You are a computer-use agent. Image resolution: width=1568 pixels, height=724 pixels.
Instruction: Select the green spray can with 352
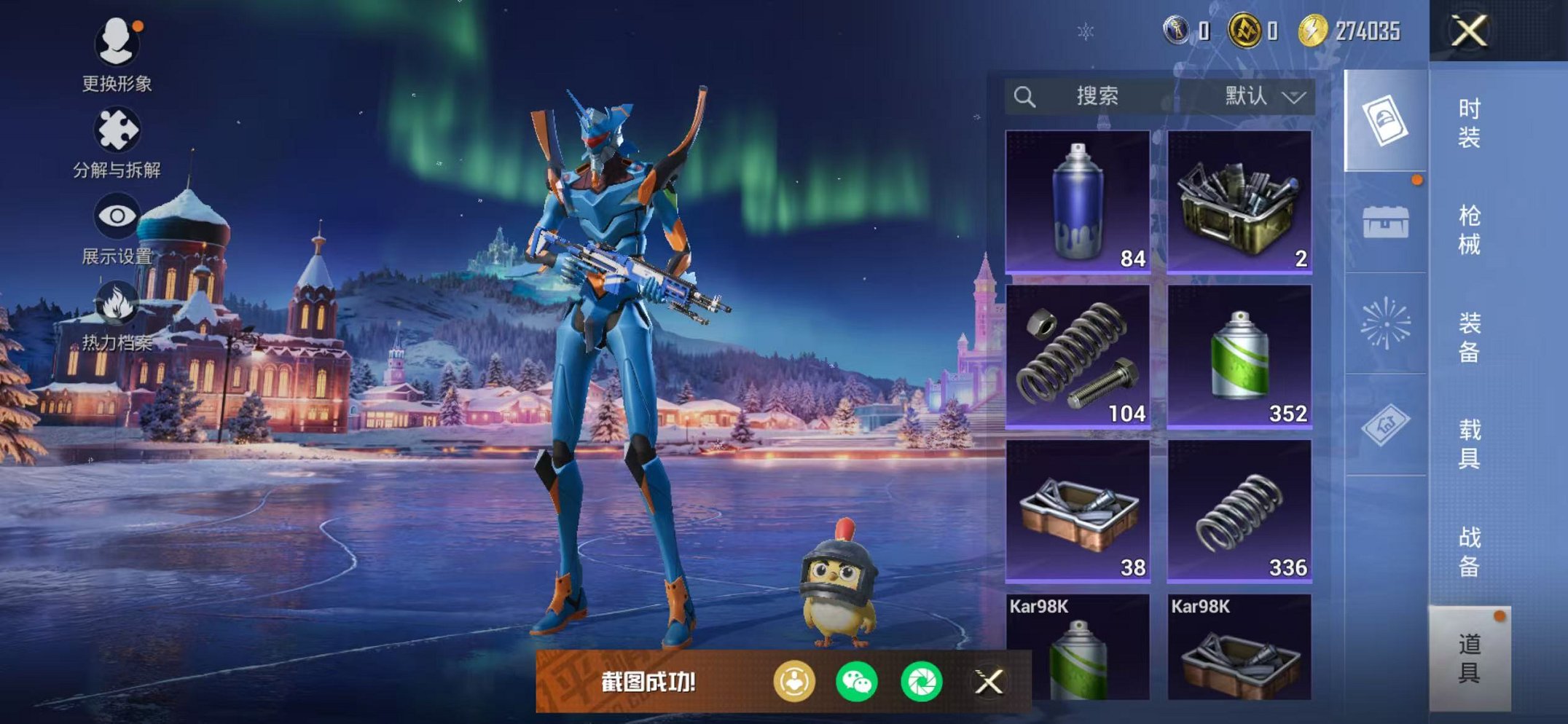pyautogui.click(x=1239, y=356)
